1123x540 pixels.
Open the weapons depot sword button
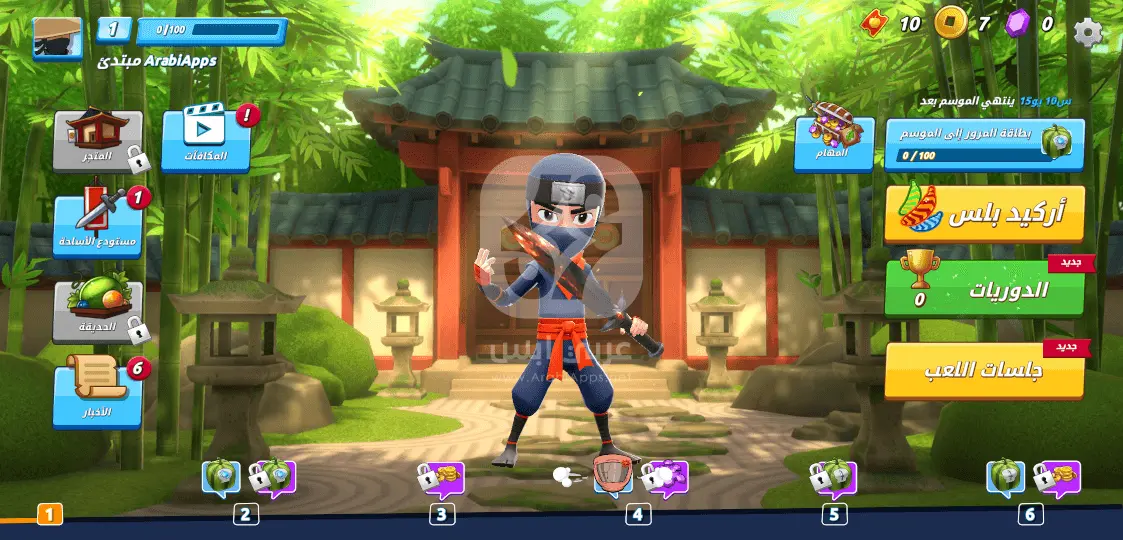point(98,226)
